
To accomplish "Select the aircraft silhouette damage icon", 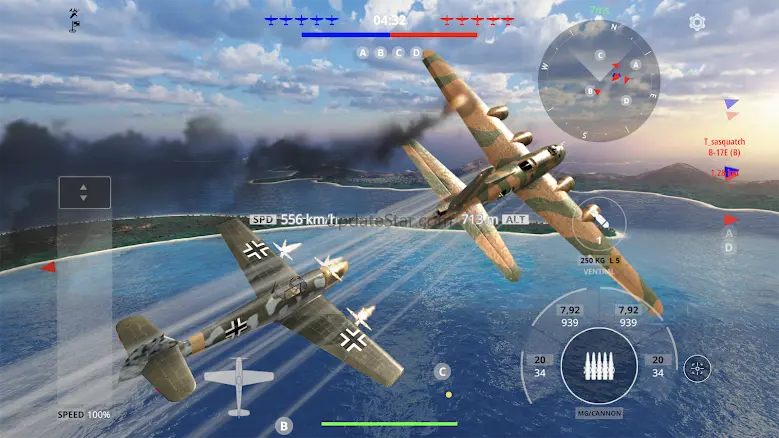I will (238, 385).
